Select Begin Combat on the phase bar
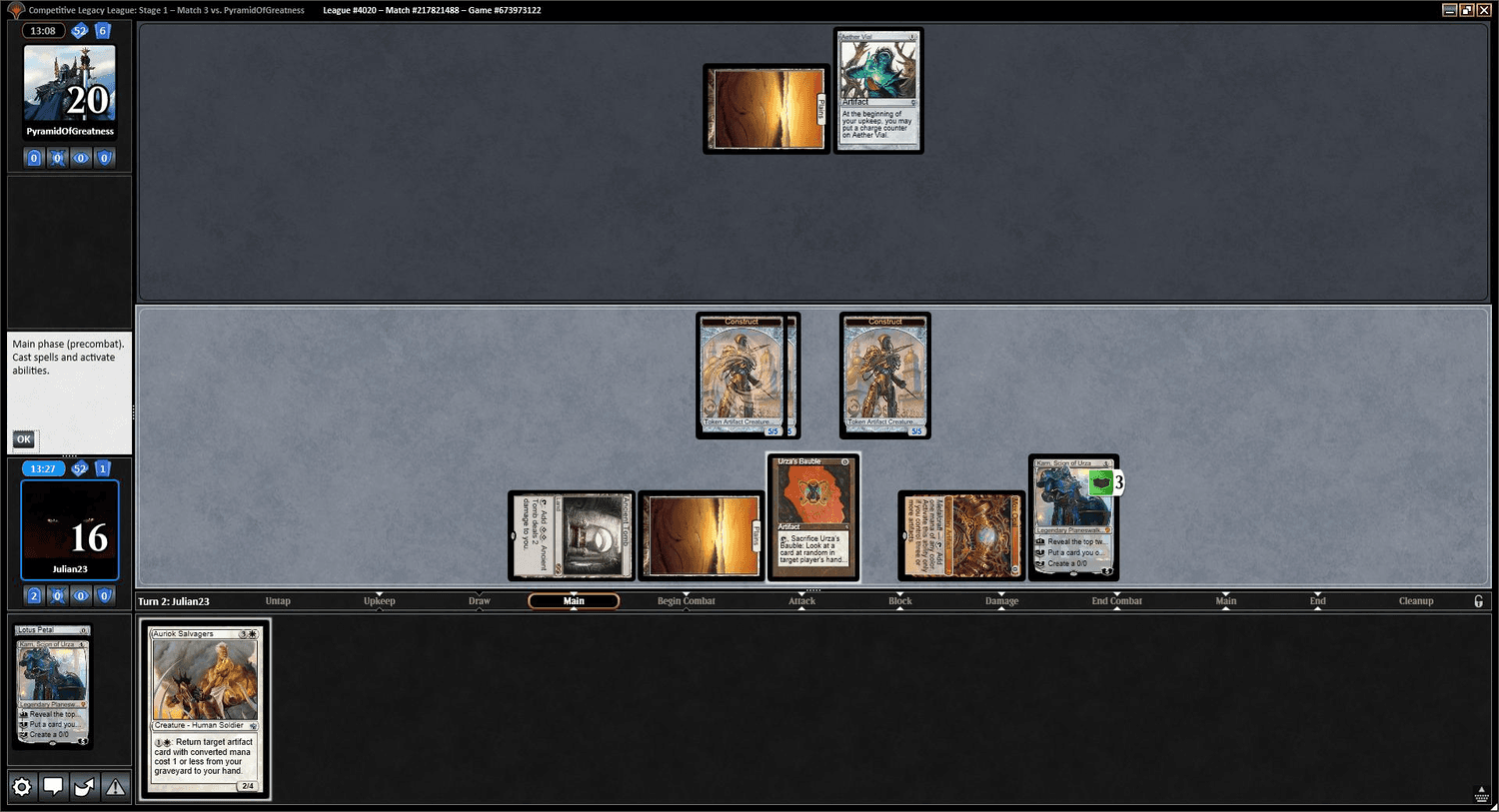This screenshot has width=1499, height=812. point(686,600)
